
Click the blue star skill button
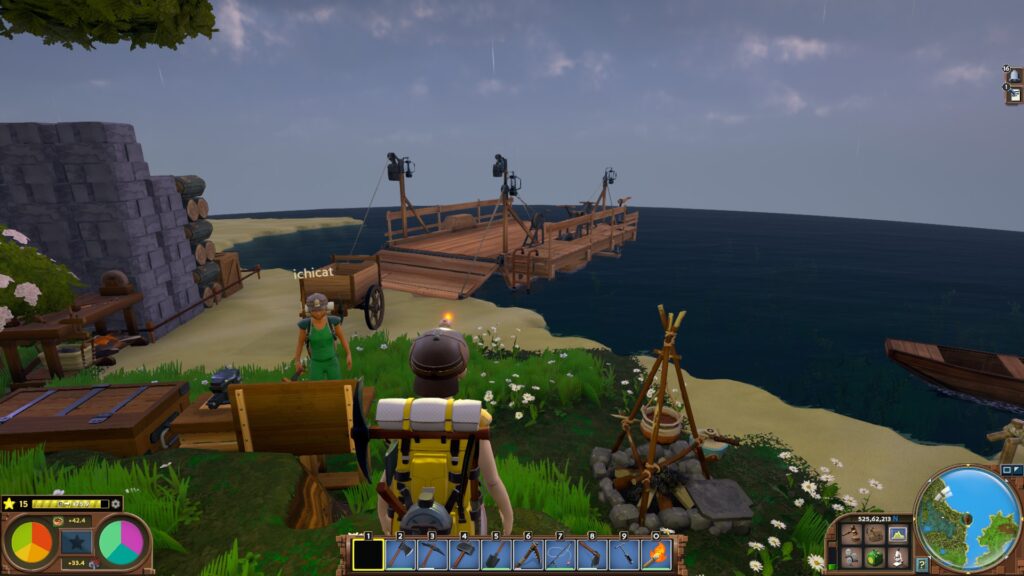pos(76,542)
